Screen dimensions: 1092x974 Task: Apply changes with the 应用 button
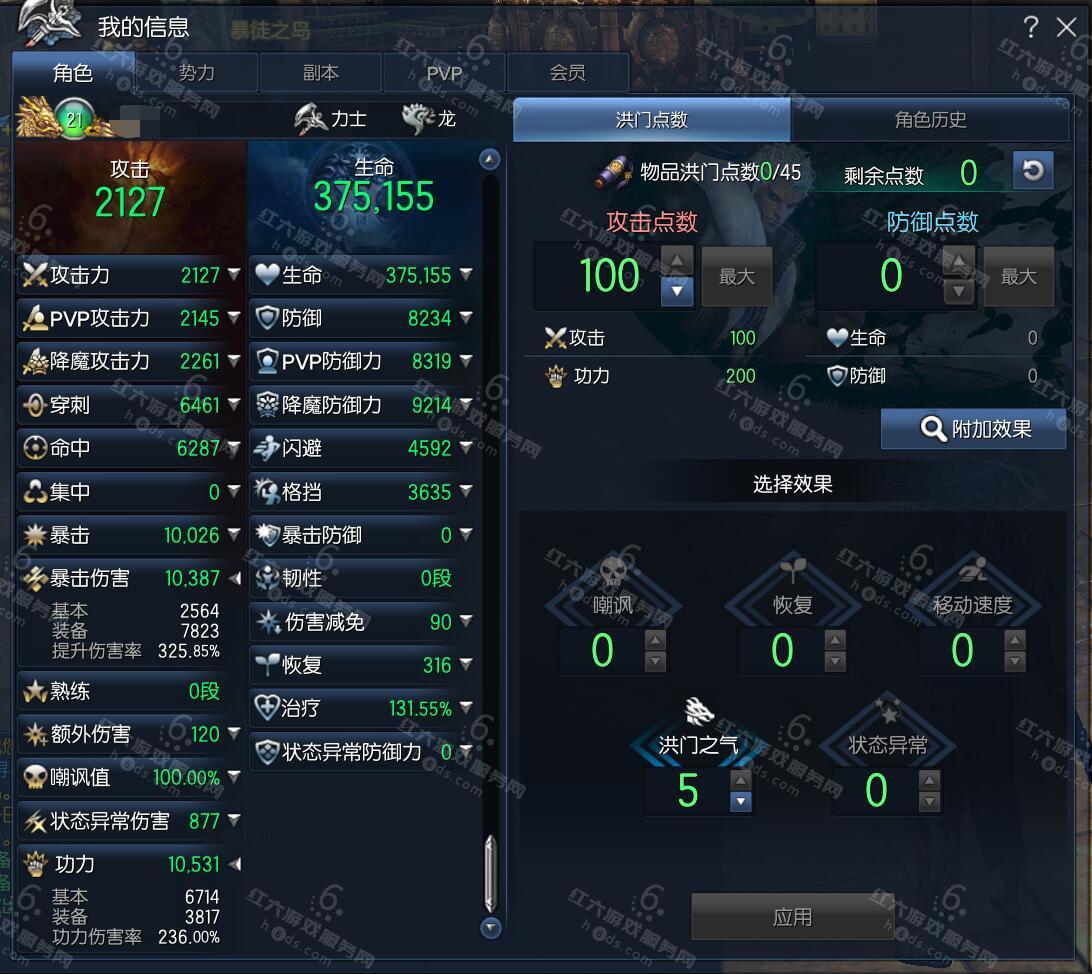point(792,917)
